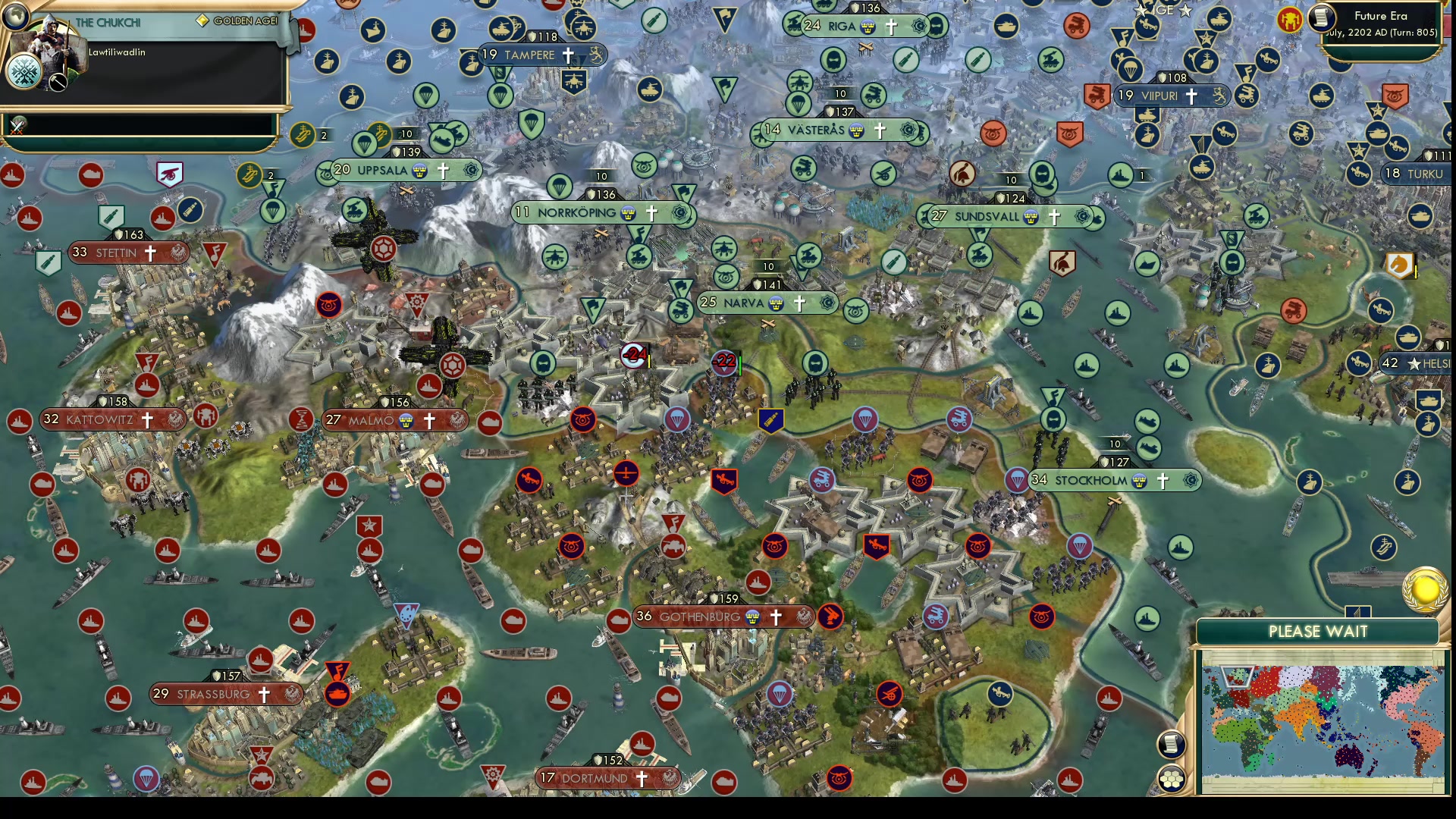
Task: Click the hammer icon on the unit portrait
Action: 58,82
